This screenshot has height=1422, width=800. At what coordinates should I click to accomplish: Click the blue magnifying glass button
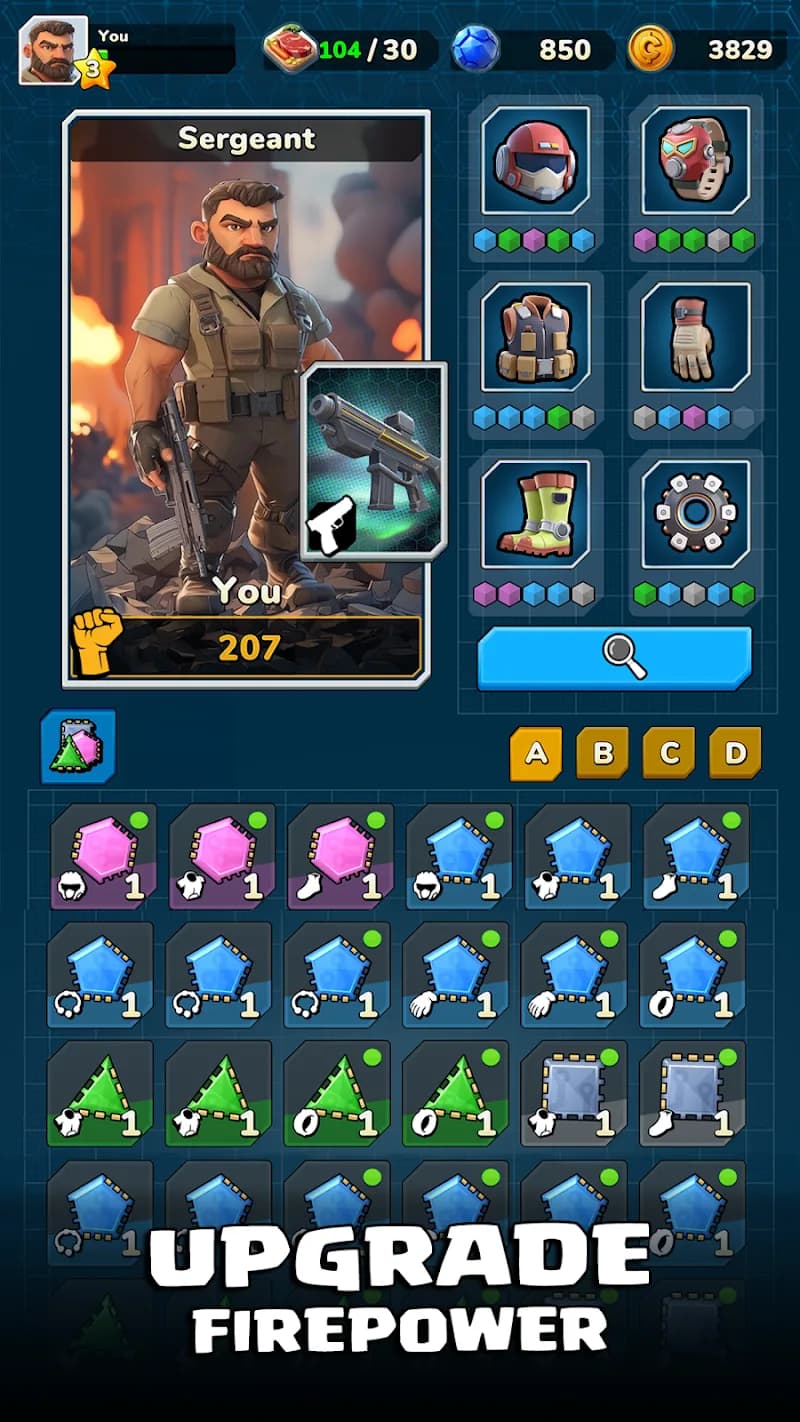pyautogui.click(x=614, y=658)
